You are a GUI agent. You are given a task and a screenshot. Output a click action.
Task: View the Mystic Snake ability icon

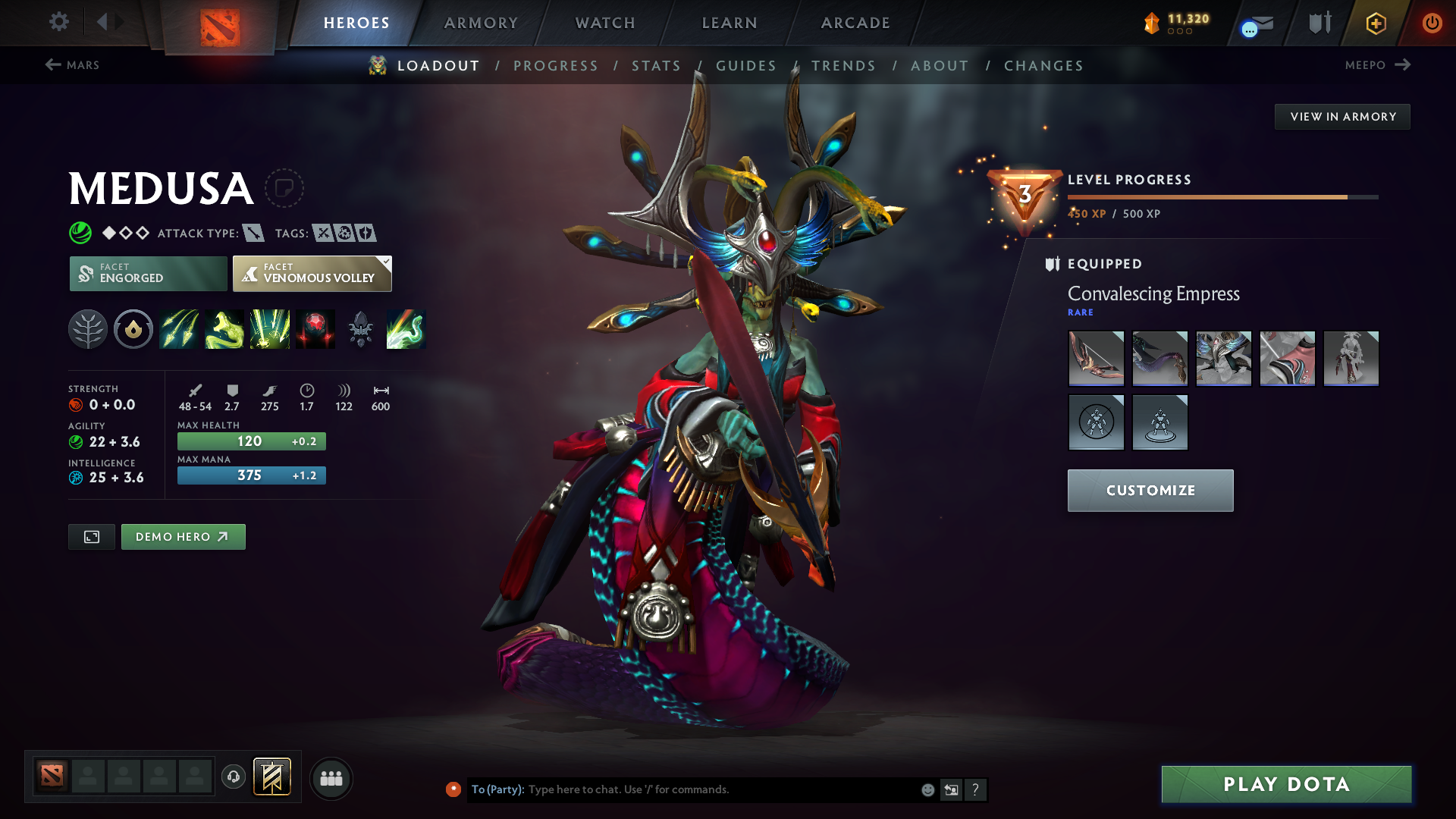pos(224,329)
